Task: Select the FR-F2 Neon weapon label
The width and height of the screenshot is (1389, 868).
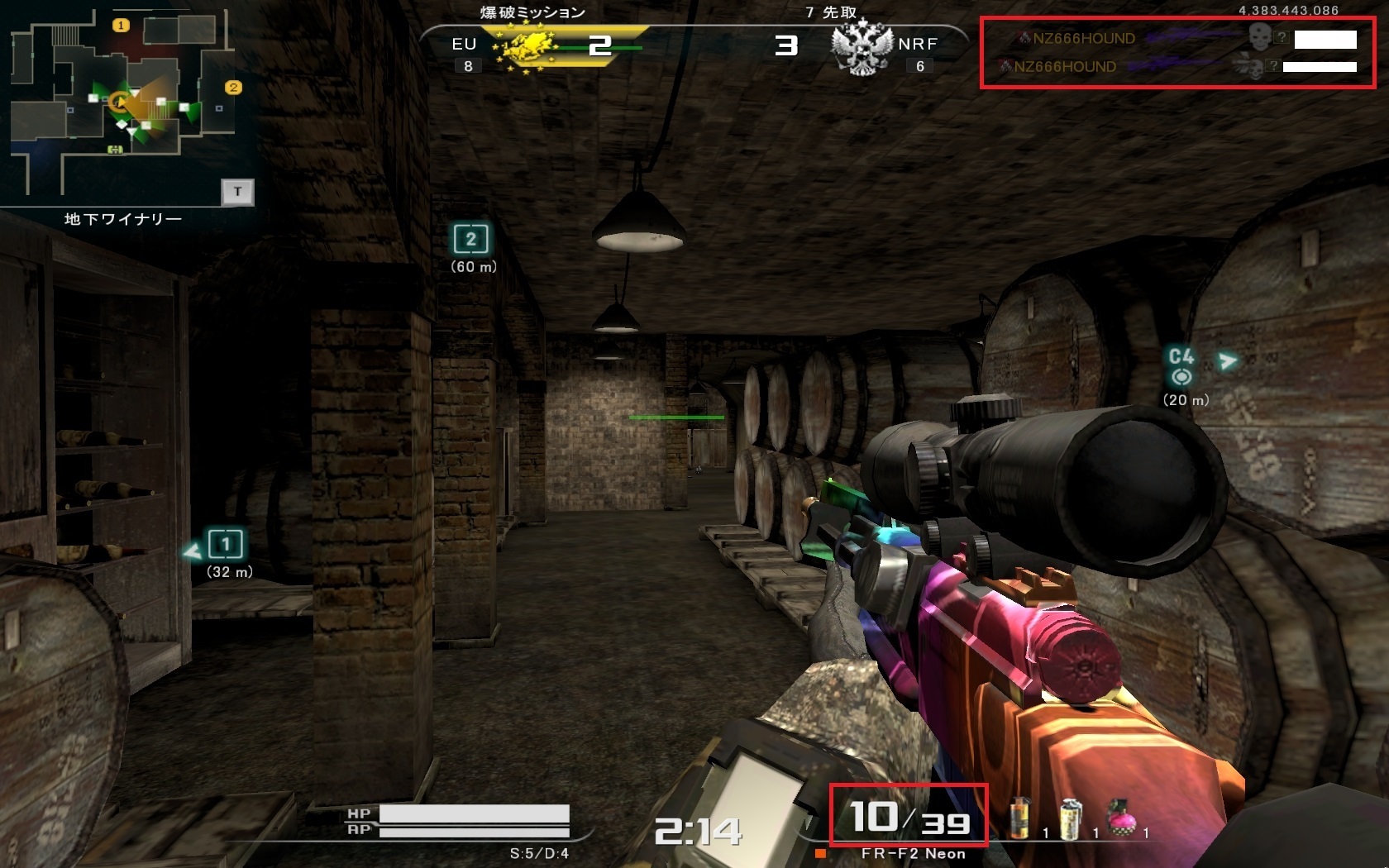Action: point(913,854)
